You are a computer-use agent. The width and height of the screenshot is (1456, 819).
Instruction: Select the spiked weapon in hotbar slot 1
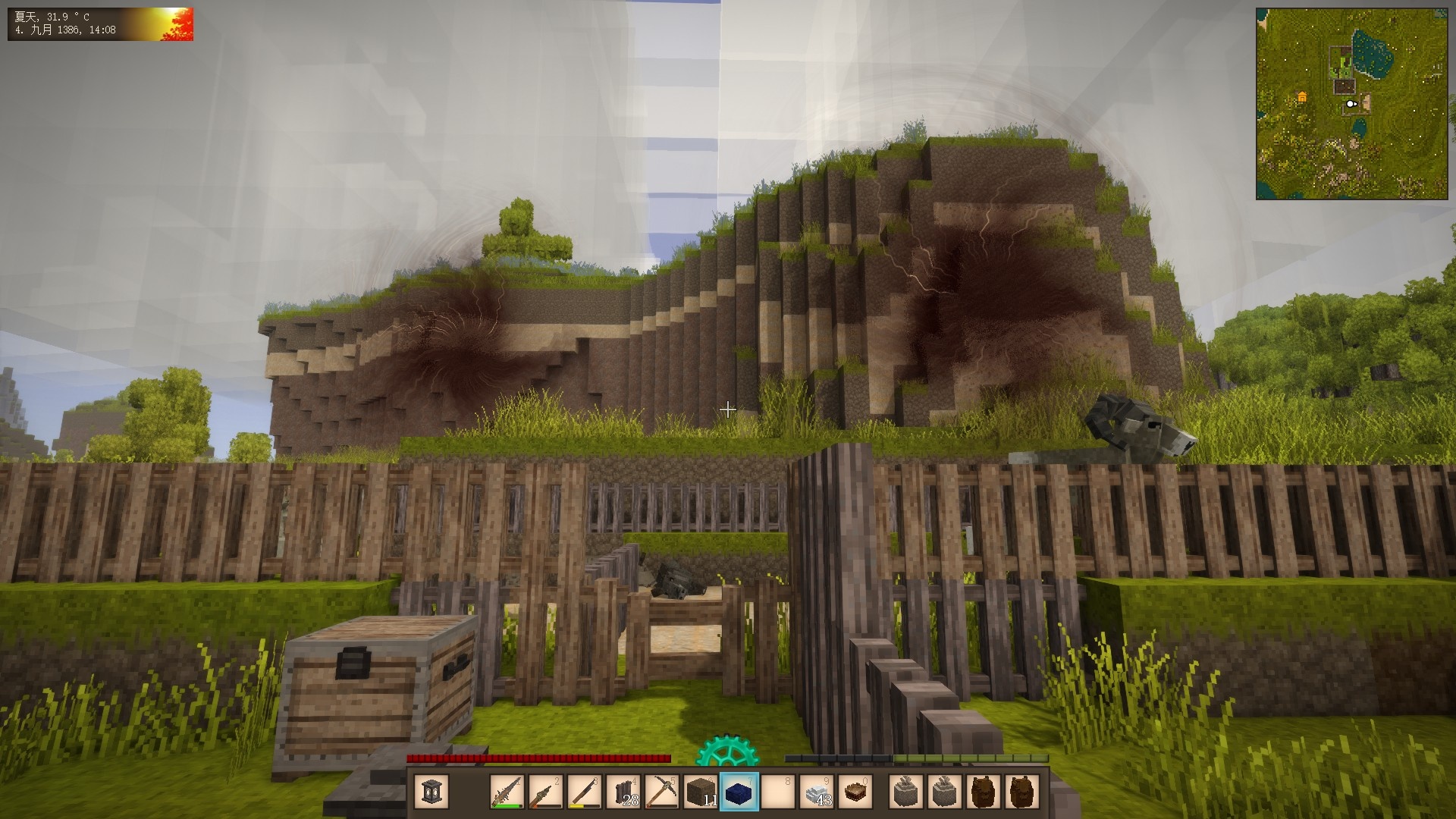point(507,792)
